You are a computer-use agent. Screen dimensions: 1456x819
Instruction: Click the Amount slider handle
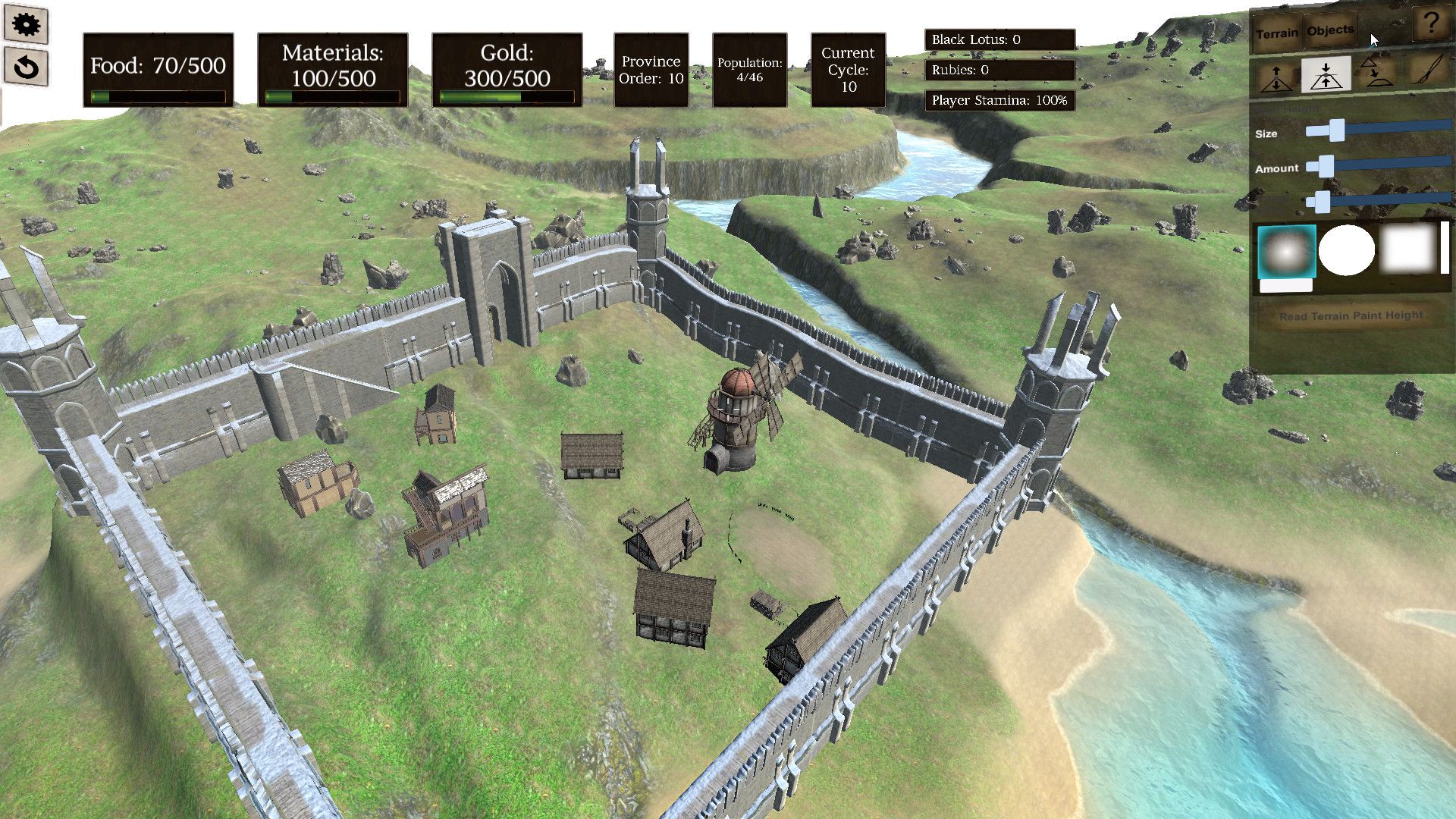tap(1326, 165)
